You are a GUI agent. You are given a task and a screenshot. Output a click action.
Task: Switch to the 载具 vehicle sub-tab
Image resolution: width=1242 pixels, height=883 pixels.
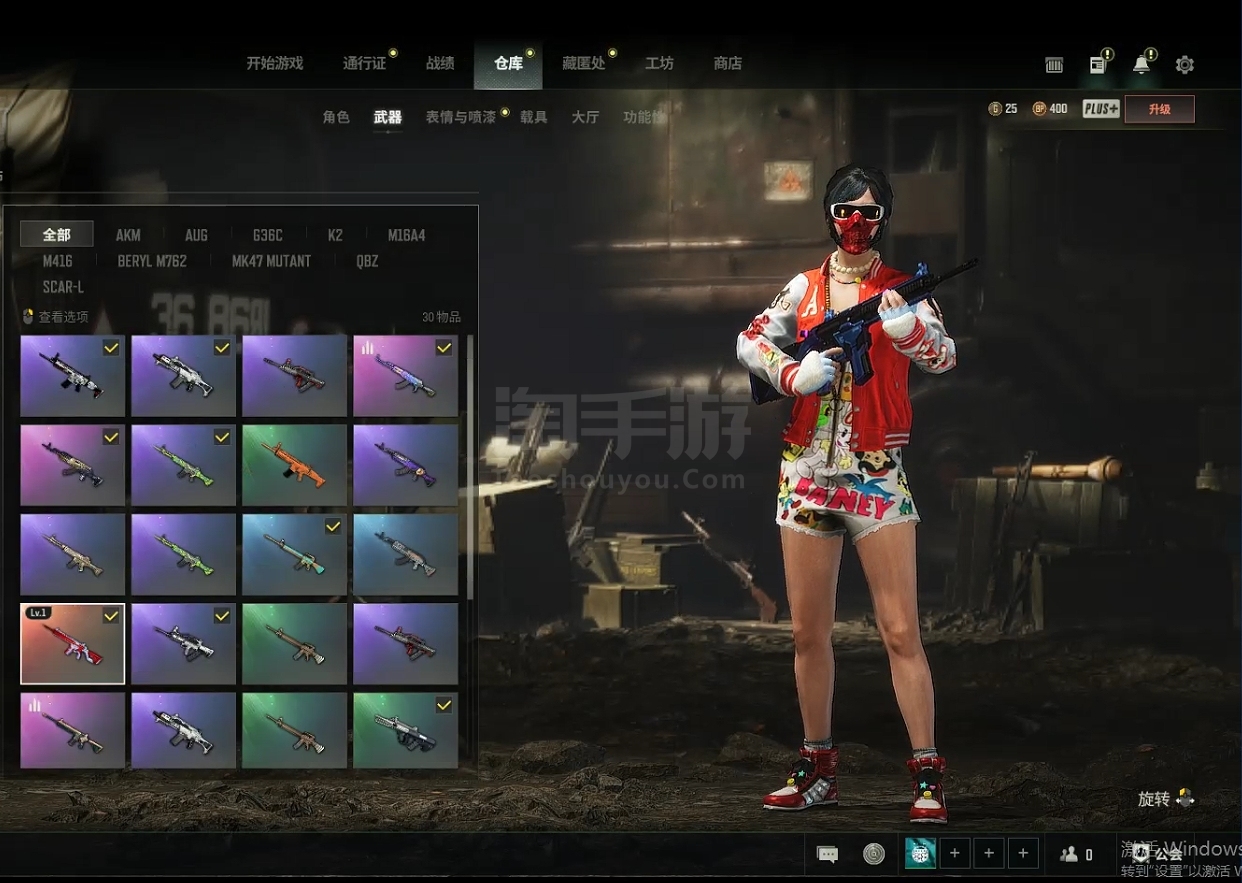[534, 117]
